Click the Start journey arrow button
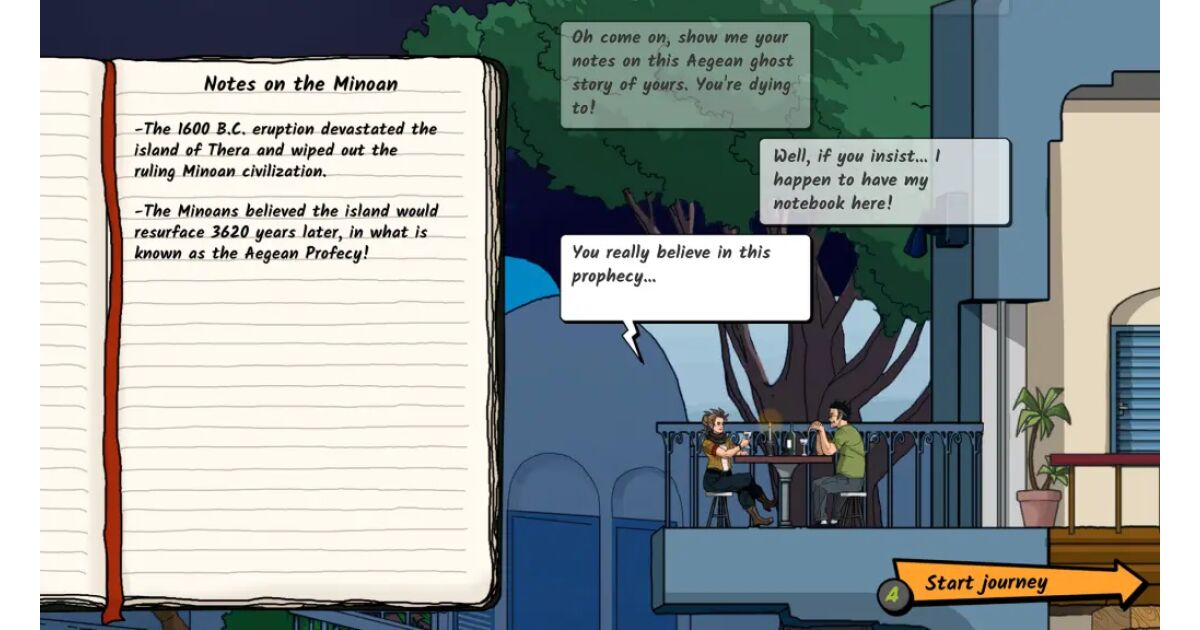 point(1010,584)
